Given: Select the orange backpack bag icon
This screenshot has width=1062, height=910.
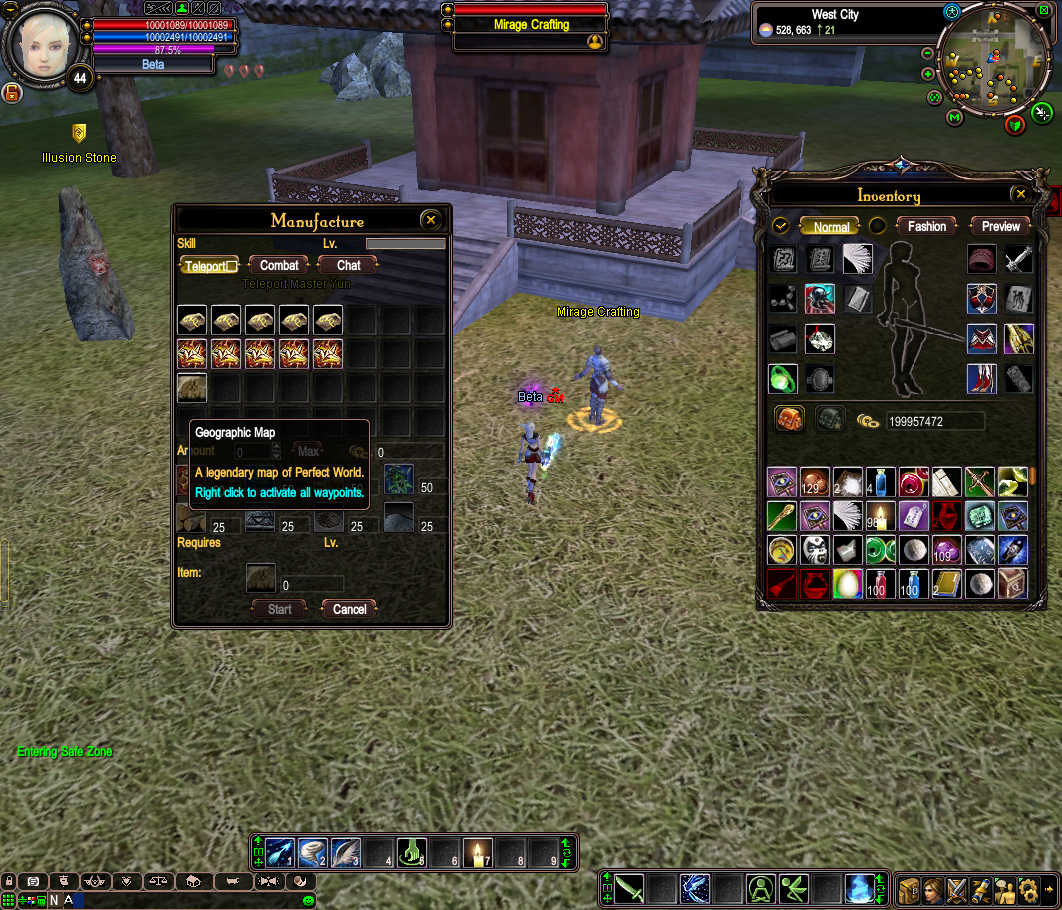Looking at the screenshot, I should click(790, 420).
